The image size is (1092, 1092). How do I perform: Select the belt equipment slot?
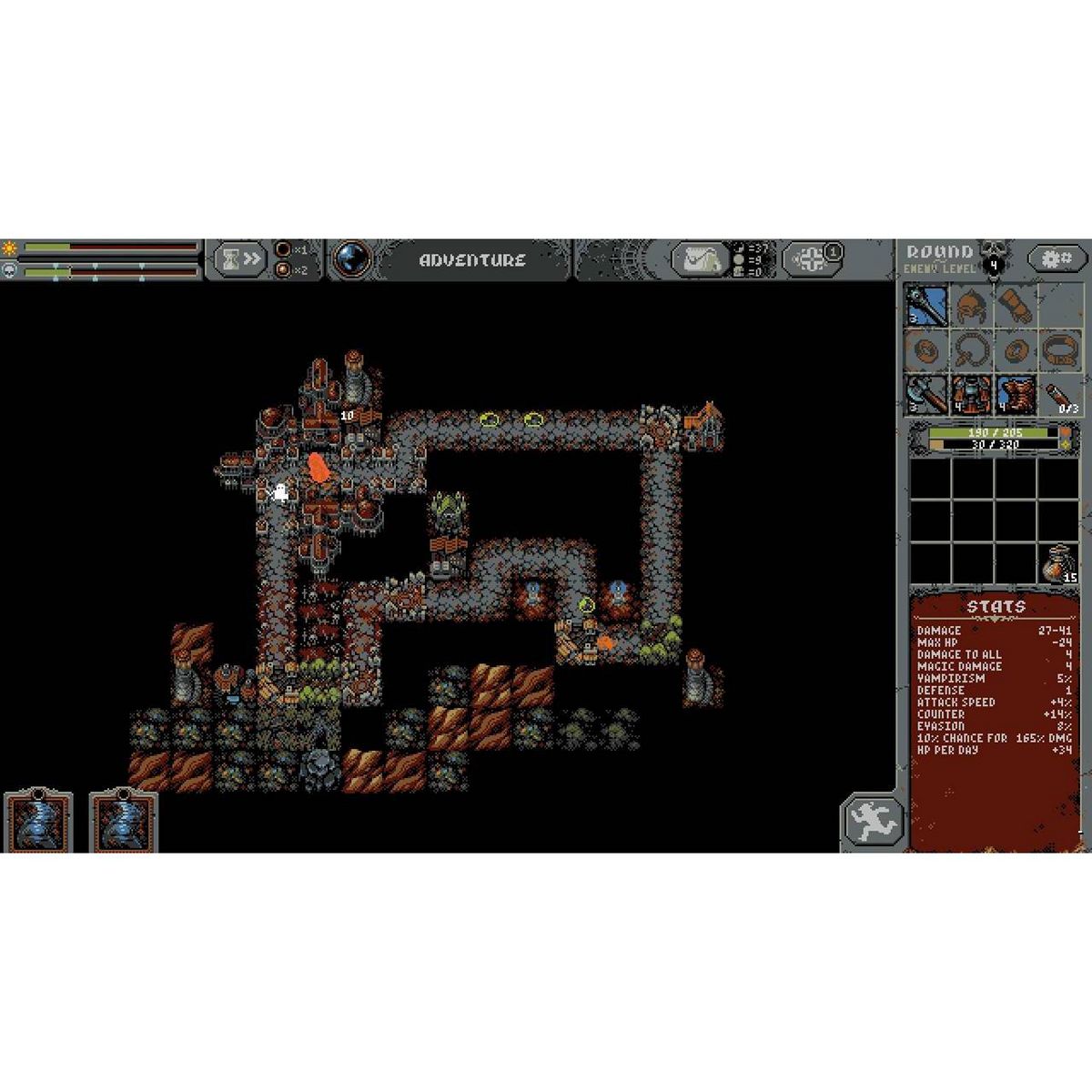click(1060, 350)
